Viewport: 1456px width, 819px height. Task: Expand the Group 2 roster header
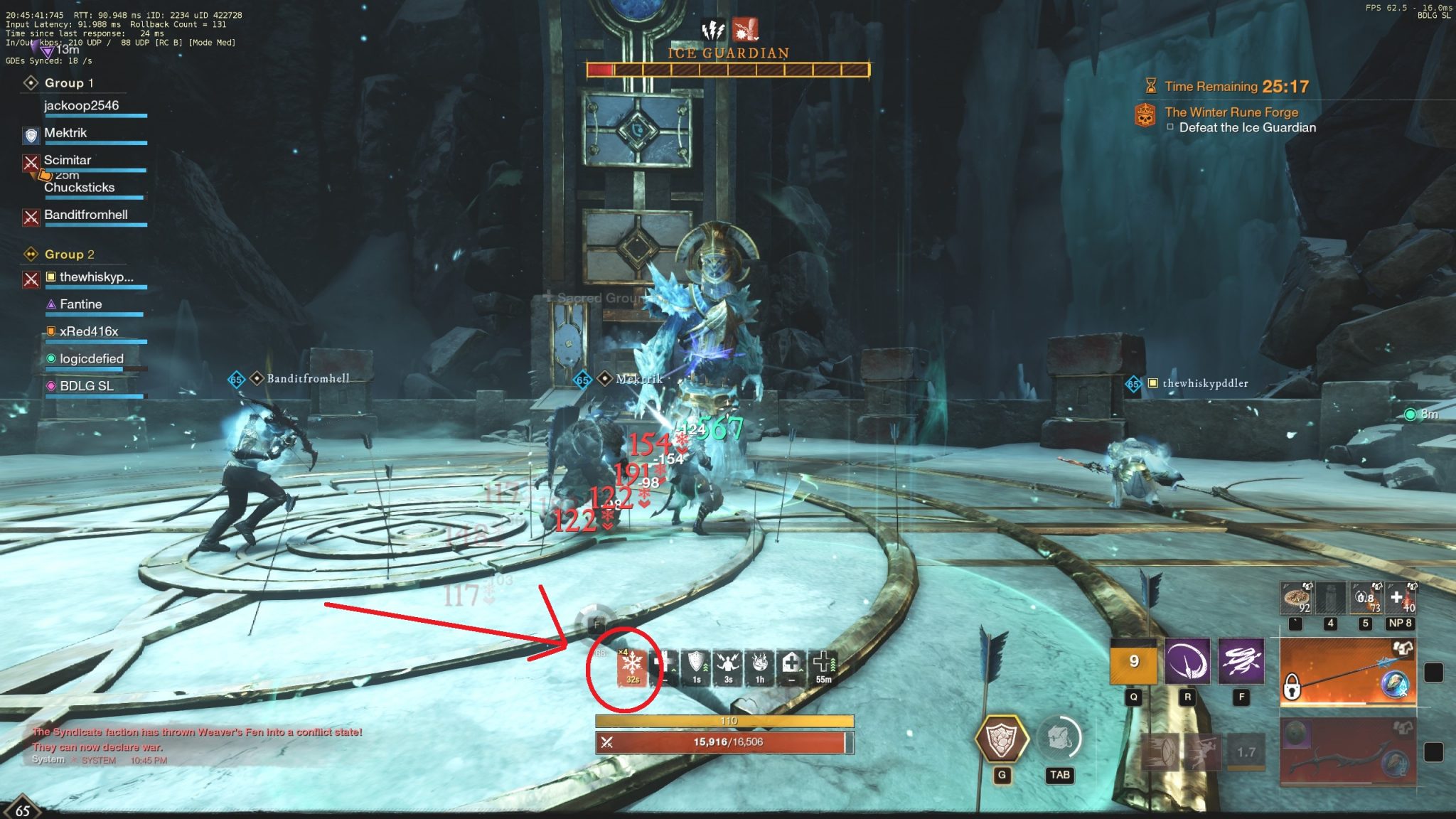pyautogui.click(x=67, y=254)
